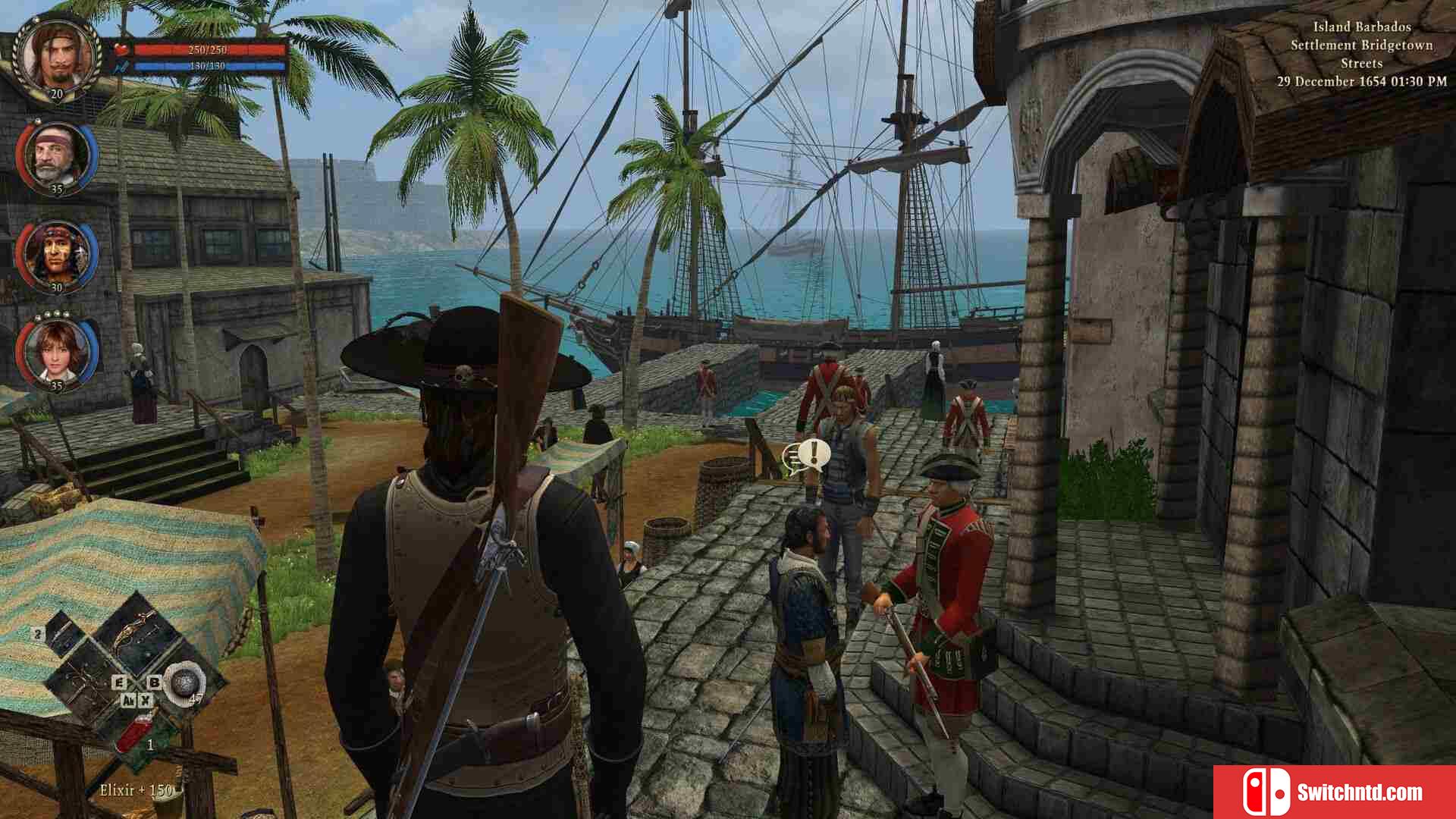Screen dimensions: 1456x819
Task: Select the grey-bearded officer portrait with red bandana
Action: [x=57, y=155]
